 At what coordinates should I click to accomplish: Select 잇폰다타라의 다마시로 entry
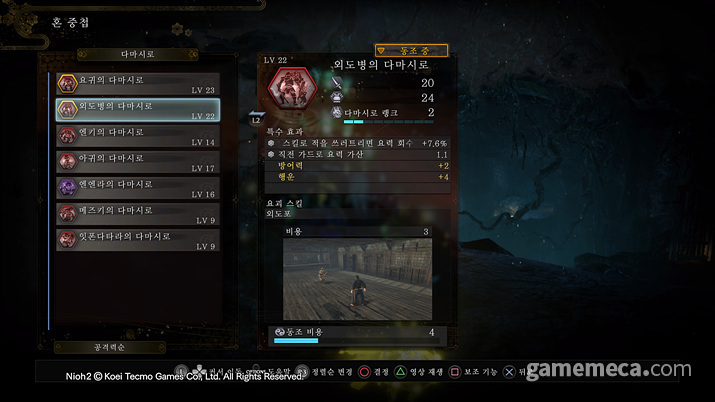pos(137,239)
